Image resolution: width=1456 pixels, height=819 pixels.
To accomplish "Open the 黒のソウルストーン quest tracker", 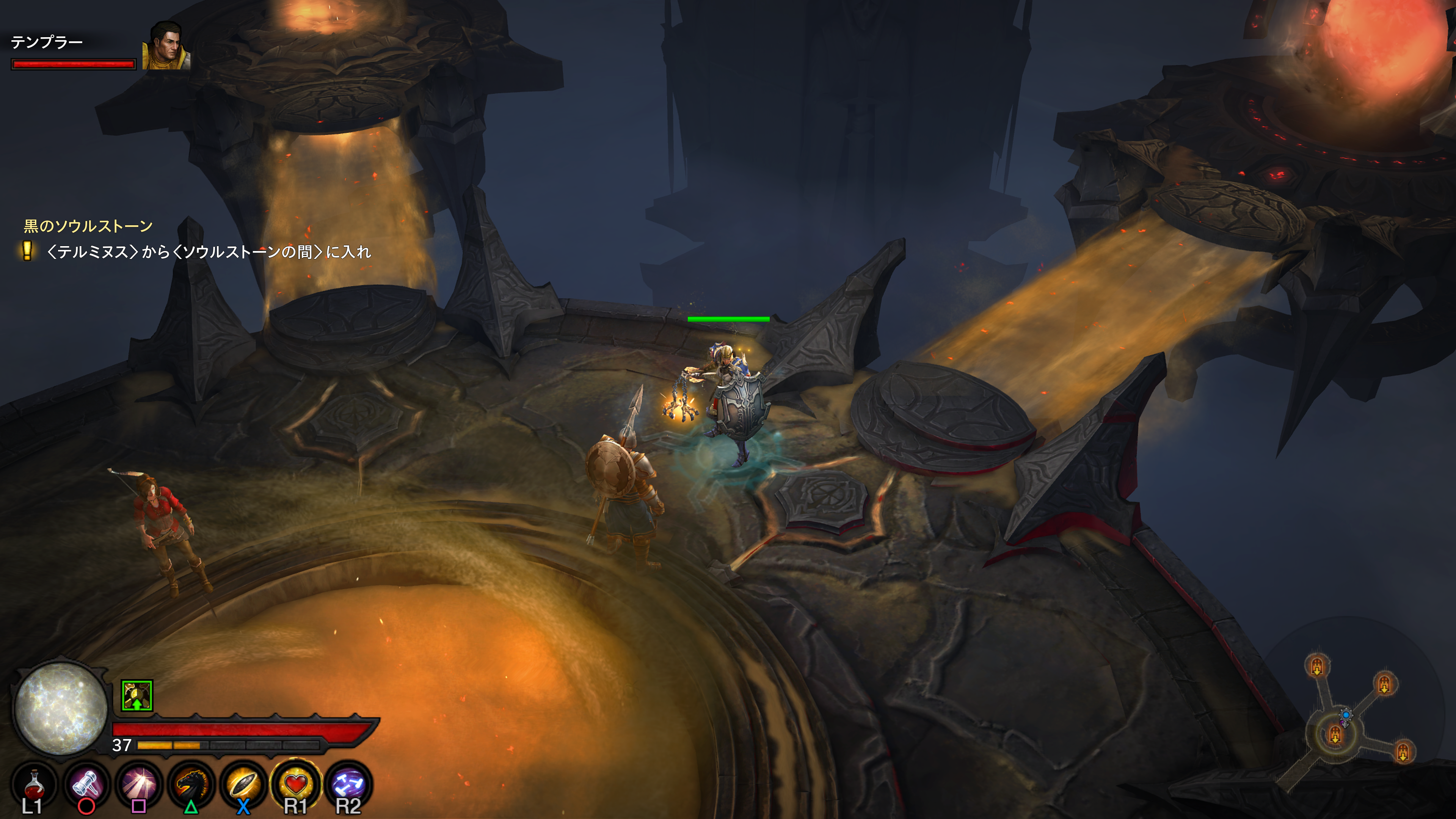I will click(88, 226).
